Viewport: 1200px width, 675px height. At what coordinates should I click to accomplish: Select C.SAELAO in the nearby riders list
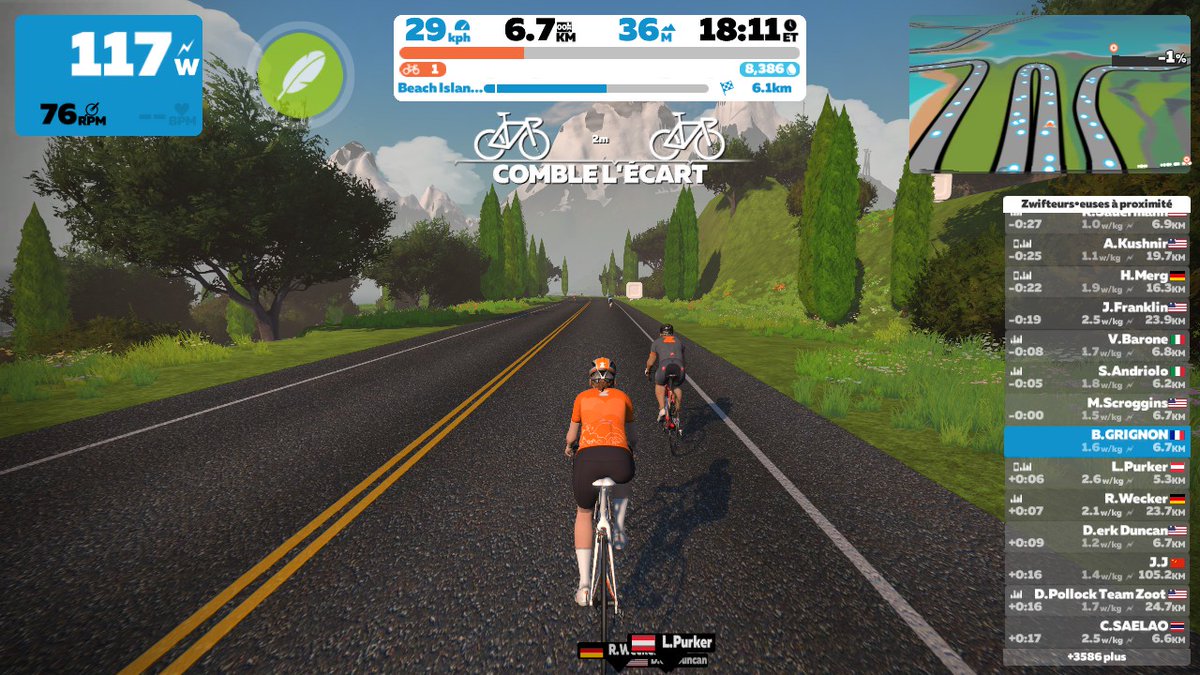tap(1097, 632)
